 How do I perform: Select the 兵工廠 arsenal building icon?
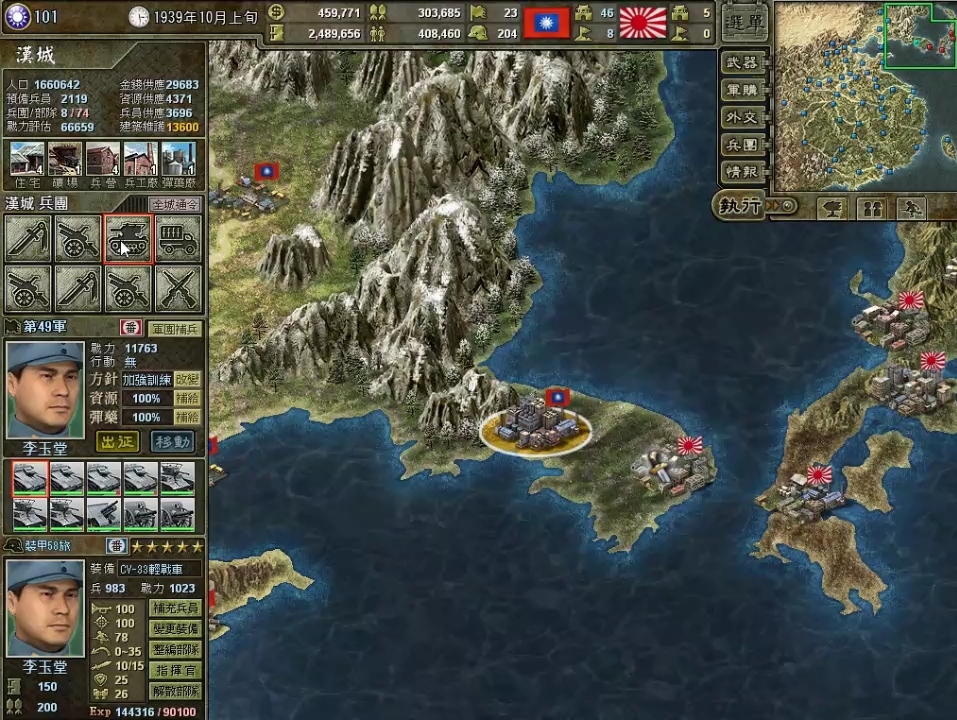click(142, 160)
